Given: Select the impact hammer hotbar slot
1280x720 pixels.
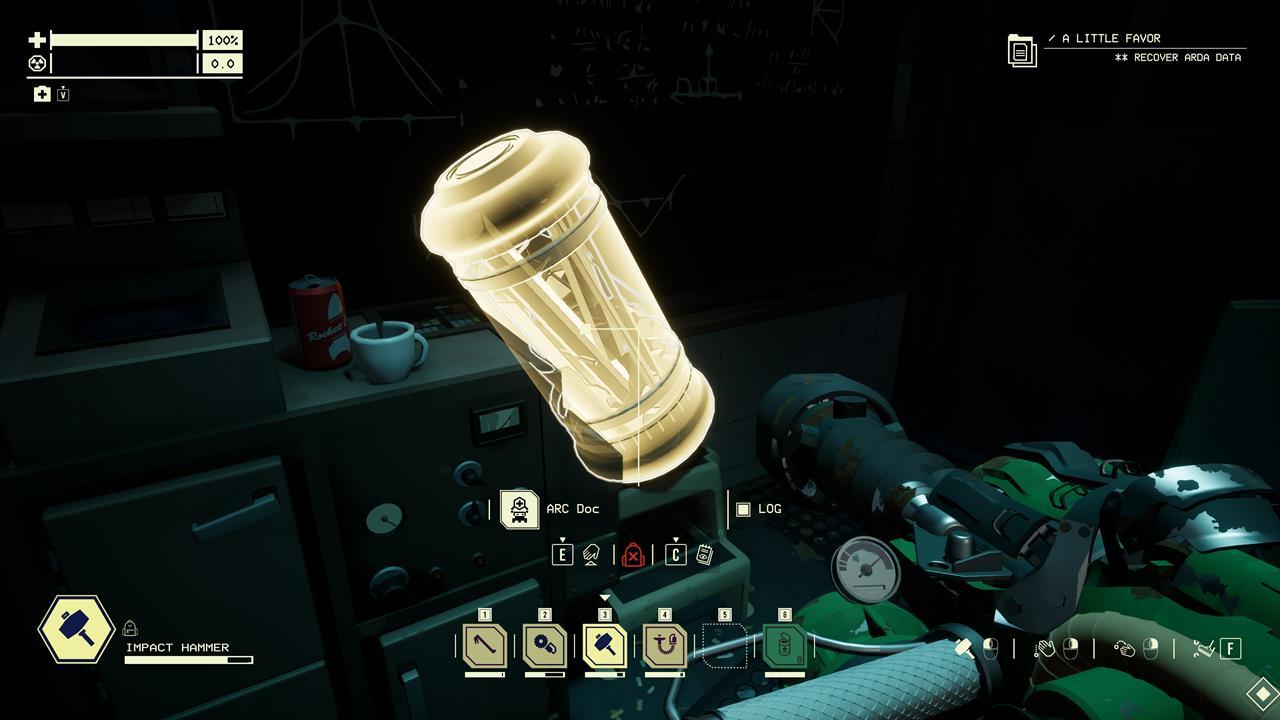Looking at the screenshot, I should (605, 646).
